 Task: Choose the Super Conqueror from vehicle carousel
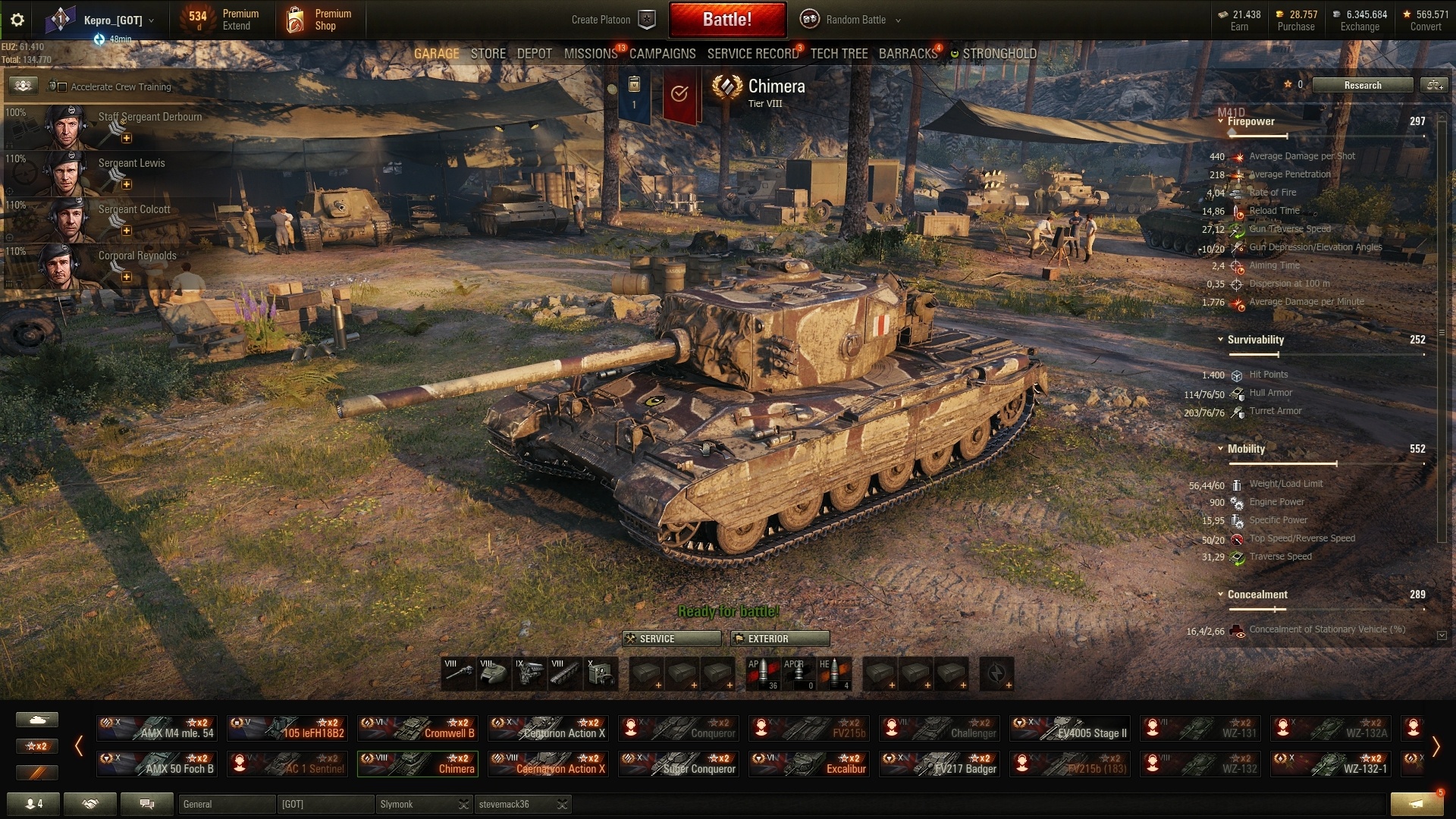678,764
